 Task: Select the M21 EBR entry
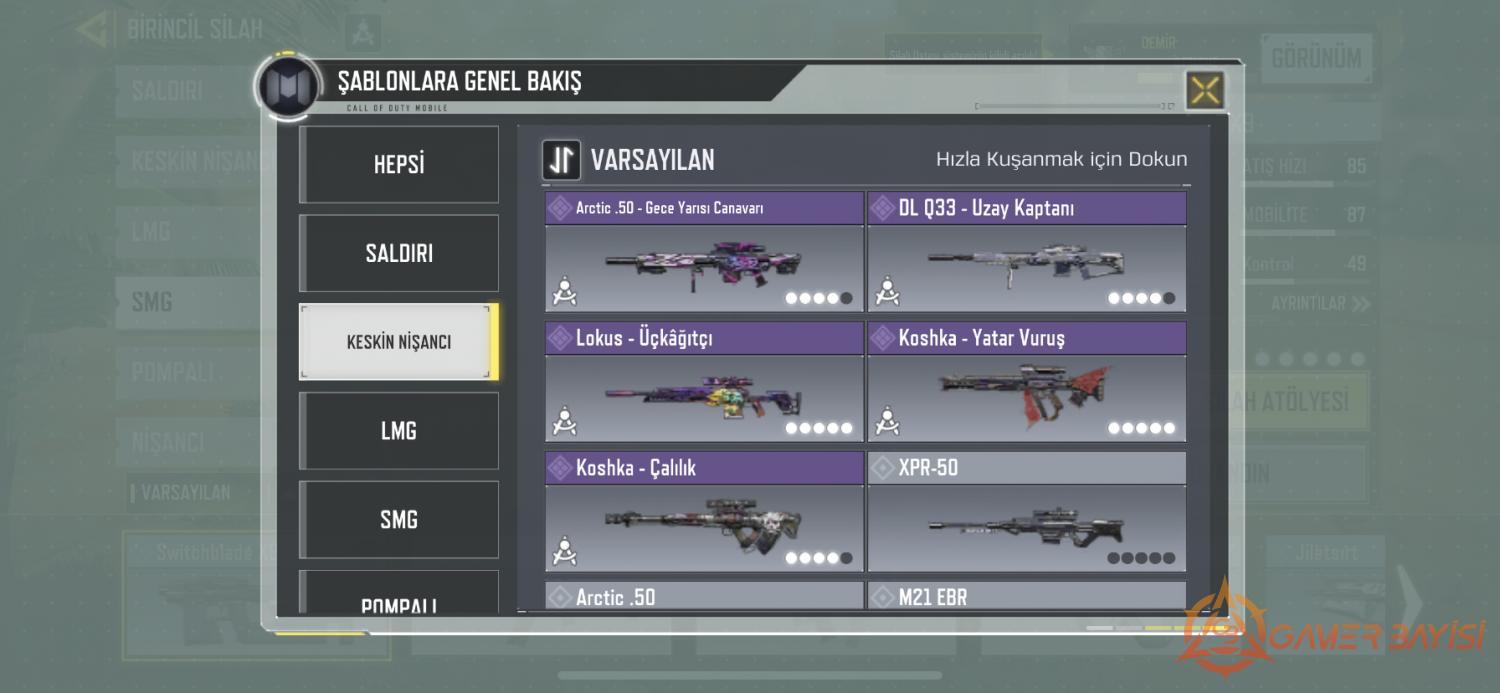point(1026,597)
